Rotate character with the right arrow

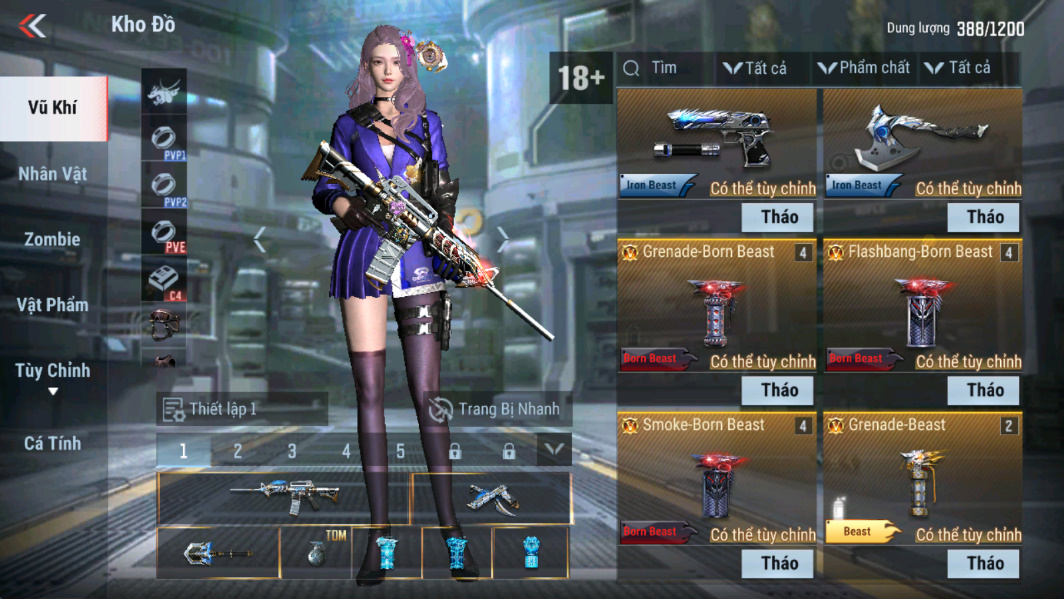point(503,240)
